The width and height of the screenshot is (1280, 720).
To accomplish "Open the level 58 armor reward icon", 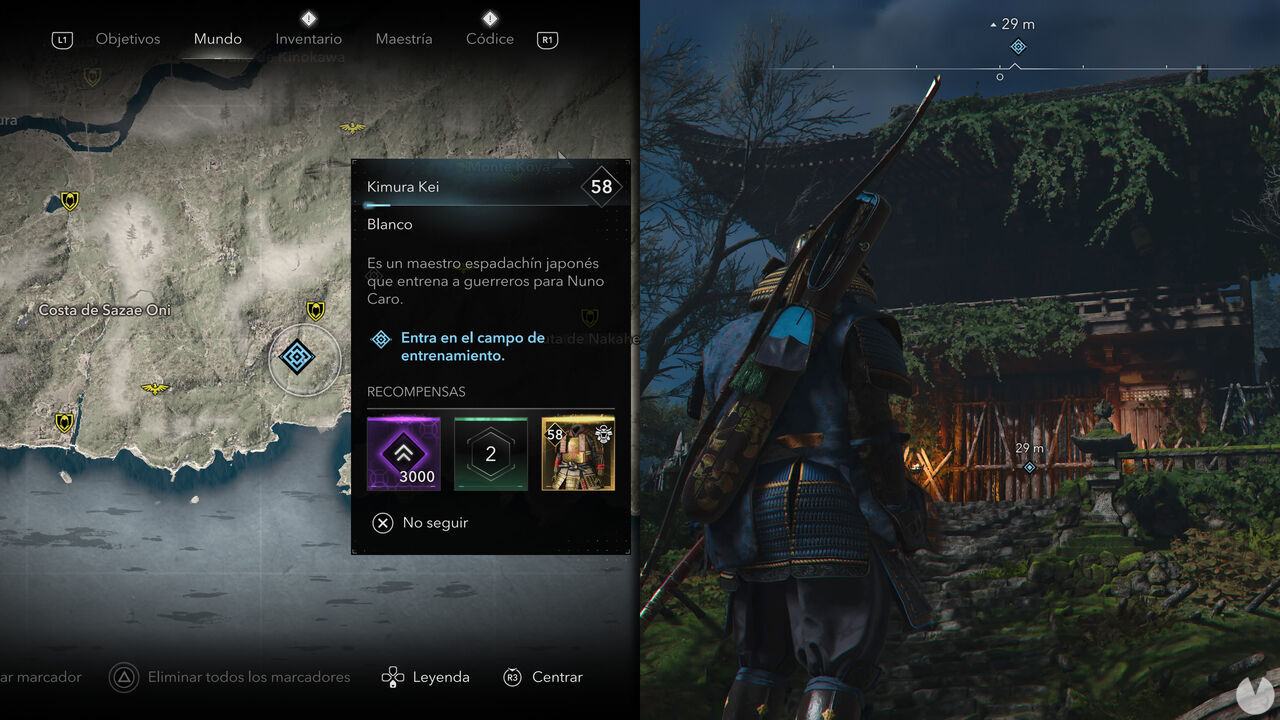I will coord(578,452).
